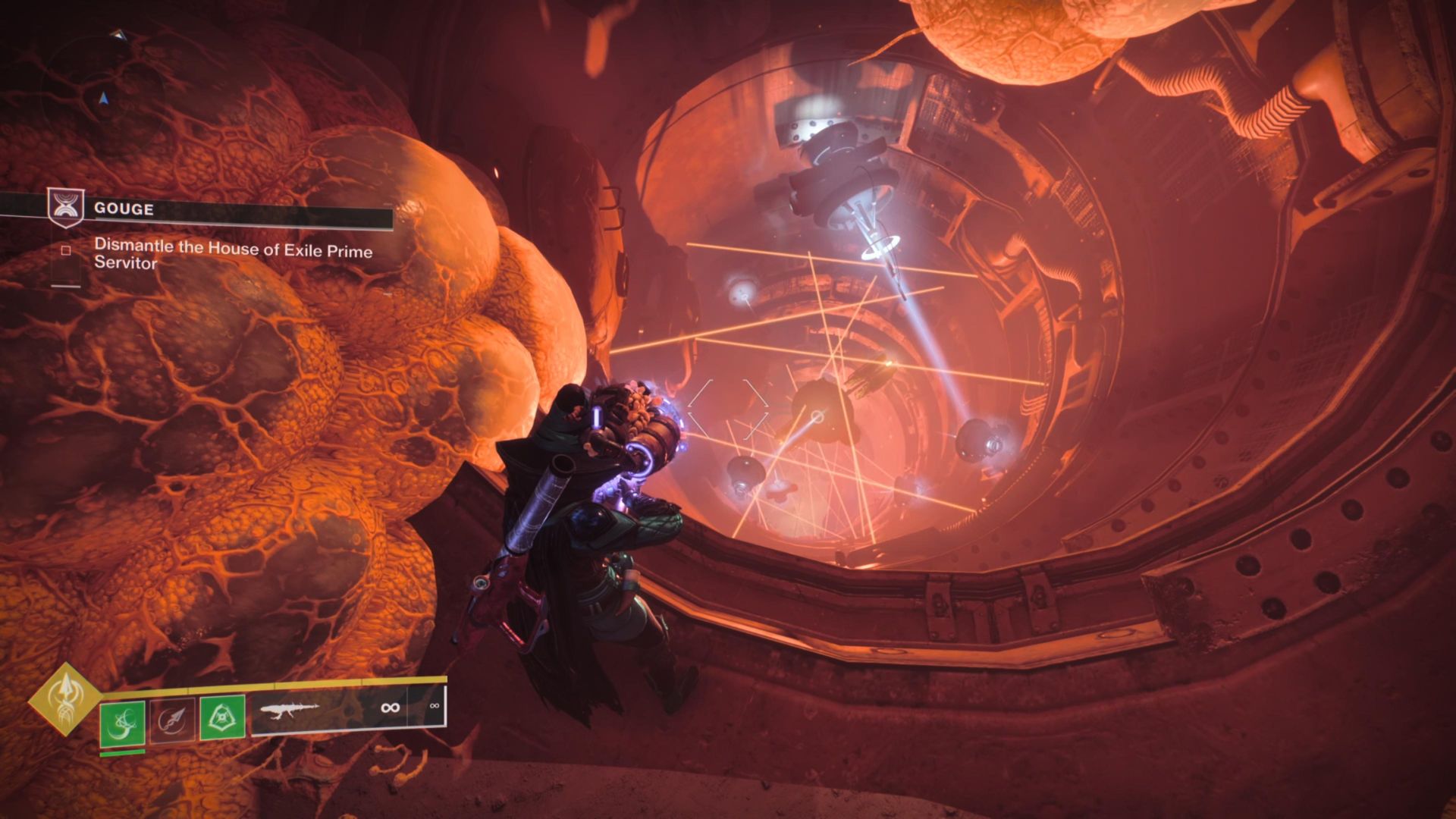This screenshot has height=819, width=1456.
Task: Click the GOUGE quest shield emblem
Action: pyautogui.click(x=65, y=208)
